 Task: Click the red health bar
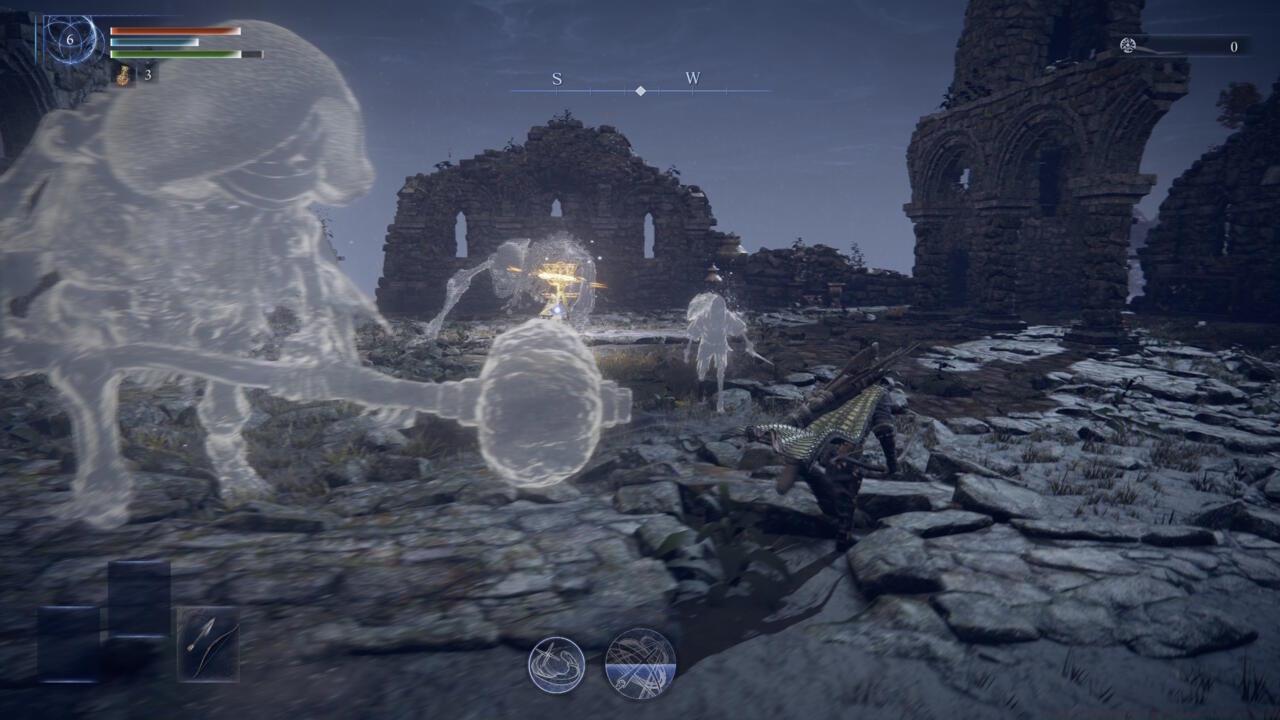point(174,31)
